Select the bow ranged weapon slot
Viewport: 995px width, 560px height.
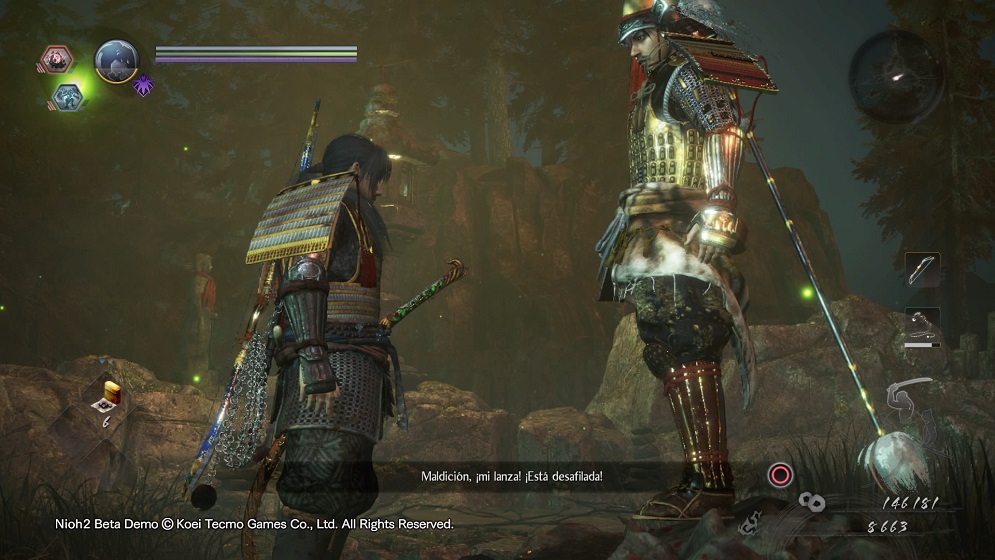922,269
